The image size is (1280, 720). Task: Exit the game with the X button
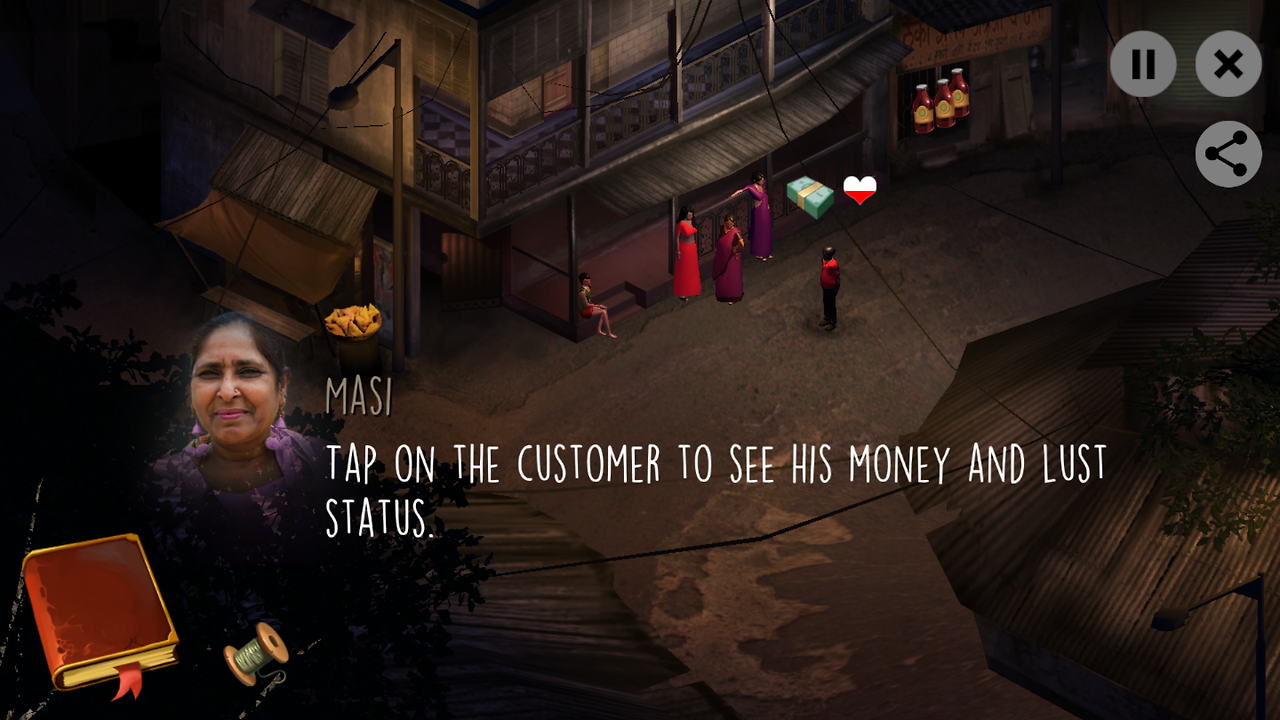pyautogui.click(x=1228, y=64)
